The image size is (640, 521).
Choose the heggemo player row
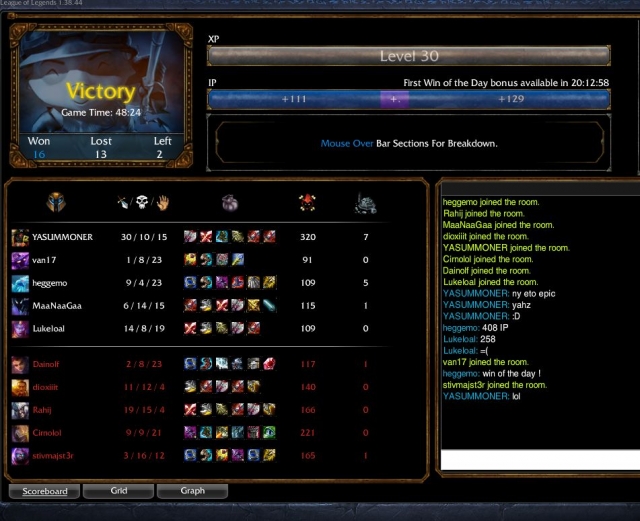point(52,283)
